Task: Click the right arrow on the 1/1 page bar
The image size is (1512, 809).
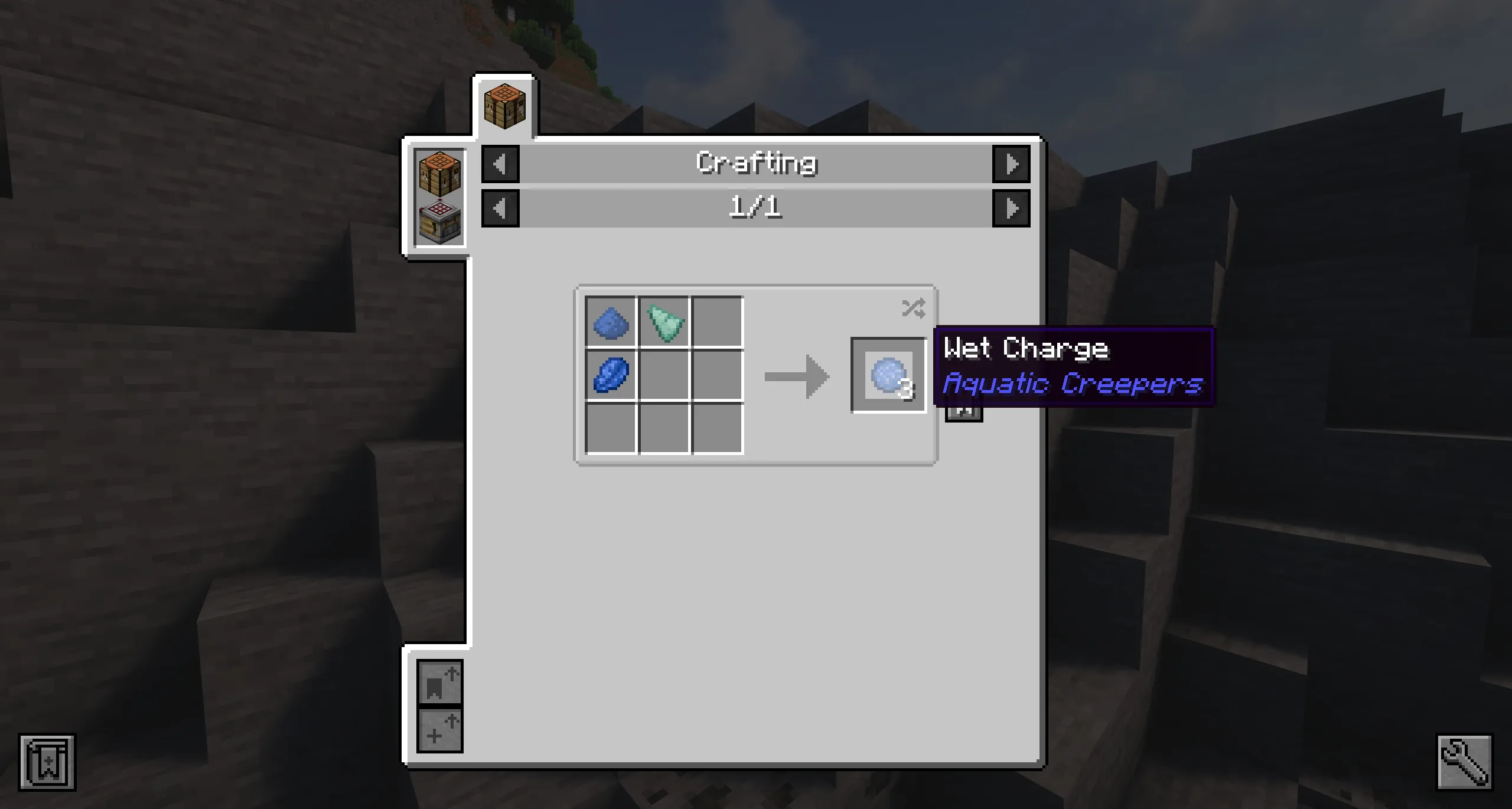Action: [1011, 207]
